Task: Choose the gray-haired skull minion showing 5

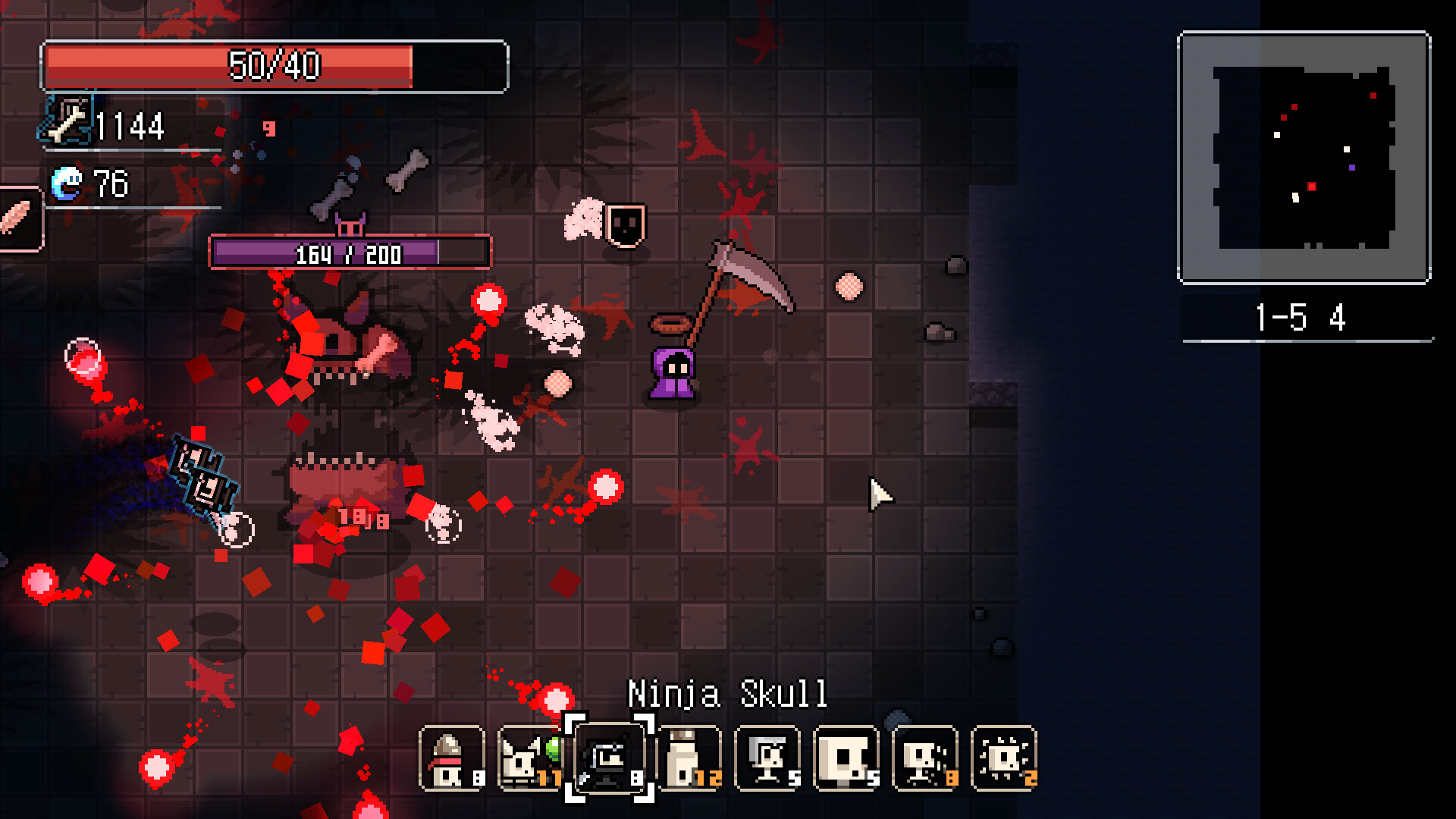Action: [x=767, y=758]
